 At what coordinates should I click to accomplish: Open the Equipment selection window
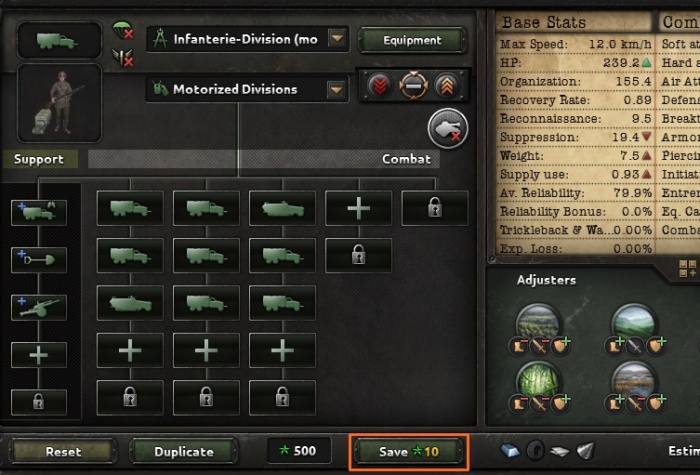[x=412, y=40]
